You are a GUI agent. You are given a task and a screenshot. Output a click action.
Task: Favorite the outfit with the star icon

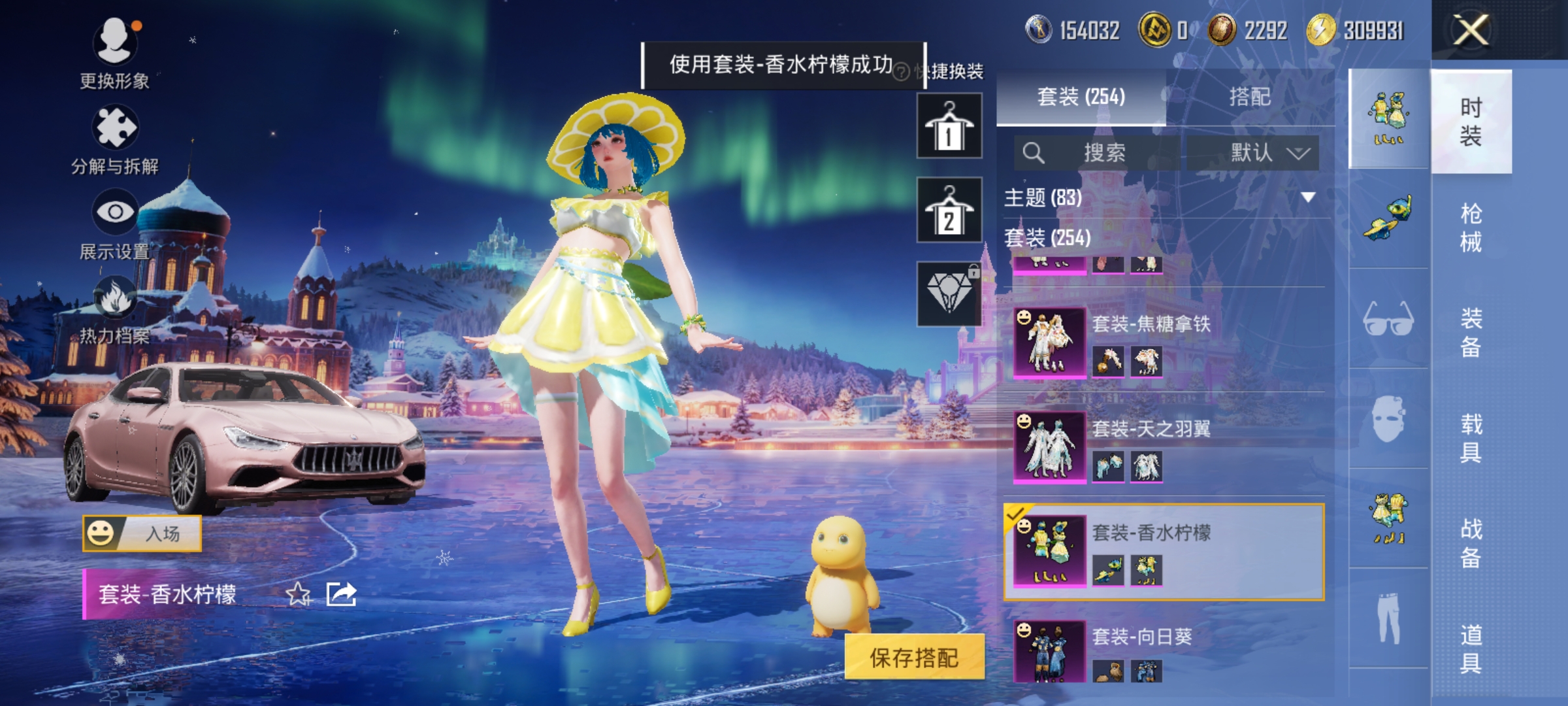pos(298,594)
